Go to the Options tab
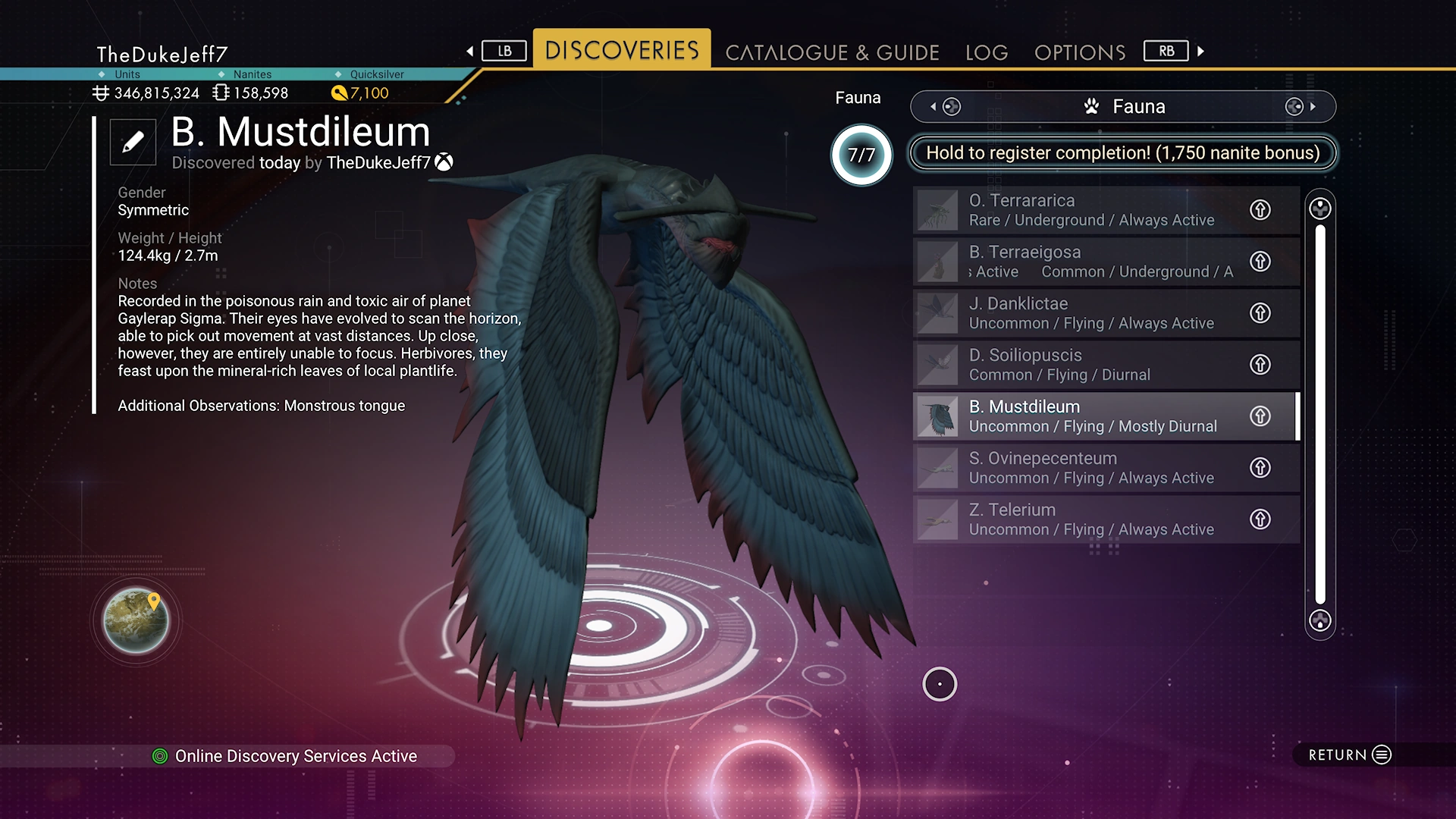Image resolution: width=1456 pixels, height=819 pixels. (1080, 52)
